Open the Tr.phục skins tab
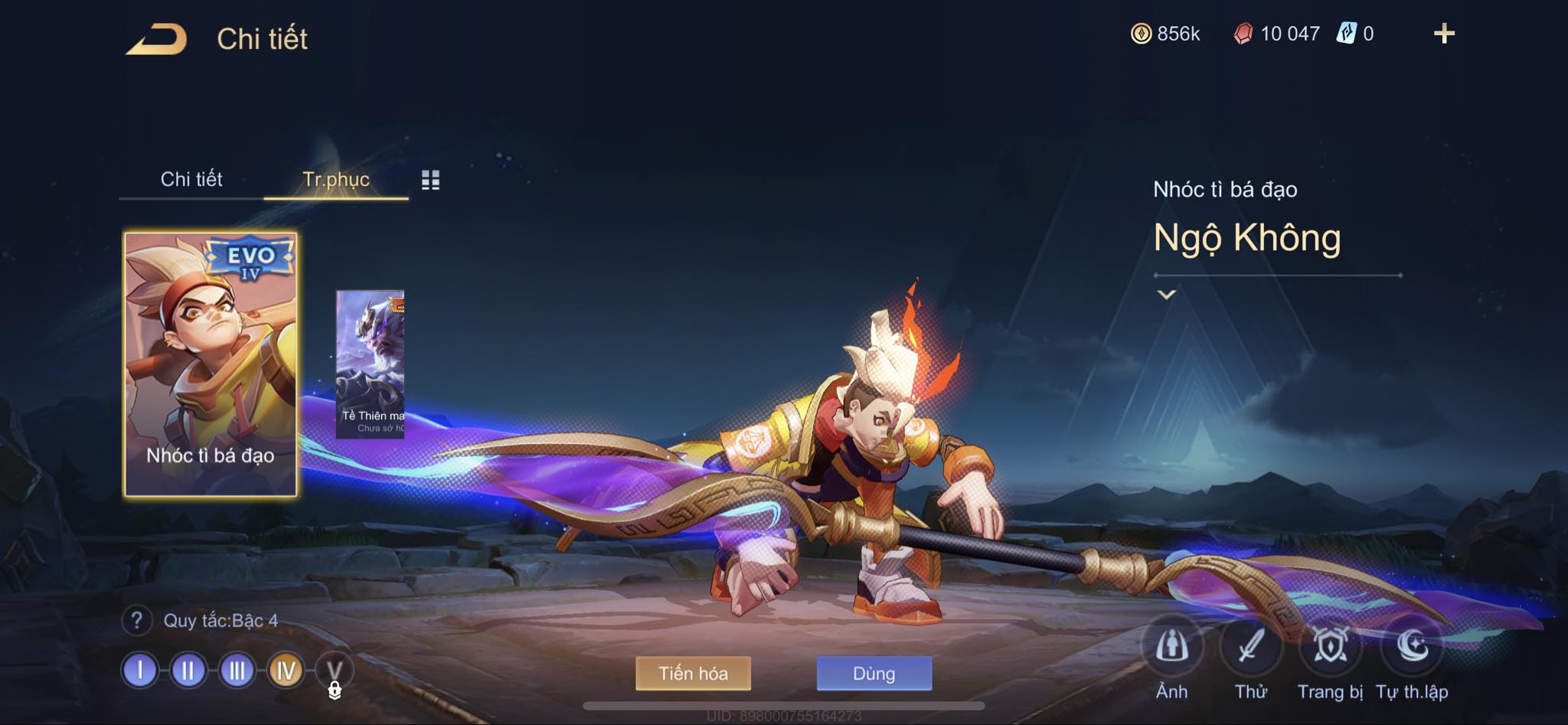1568x725 pixels. (336, 179)
